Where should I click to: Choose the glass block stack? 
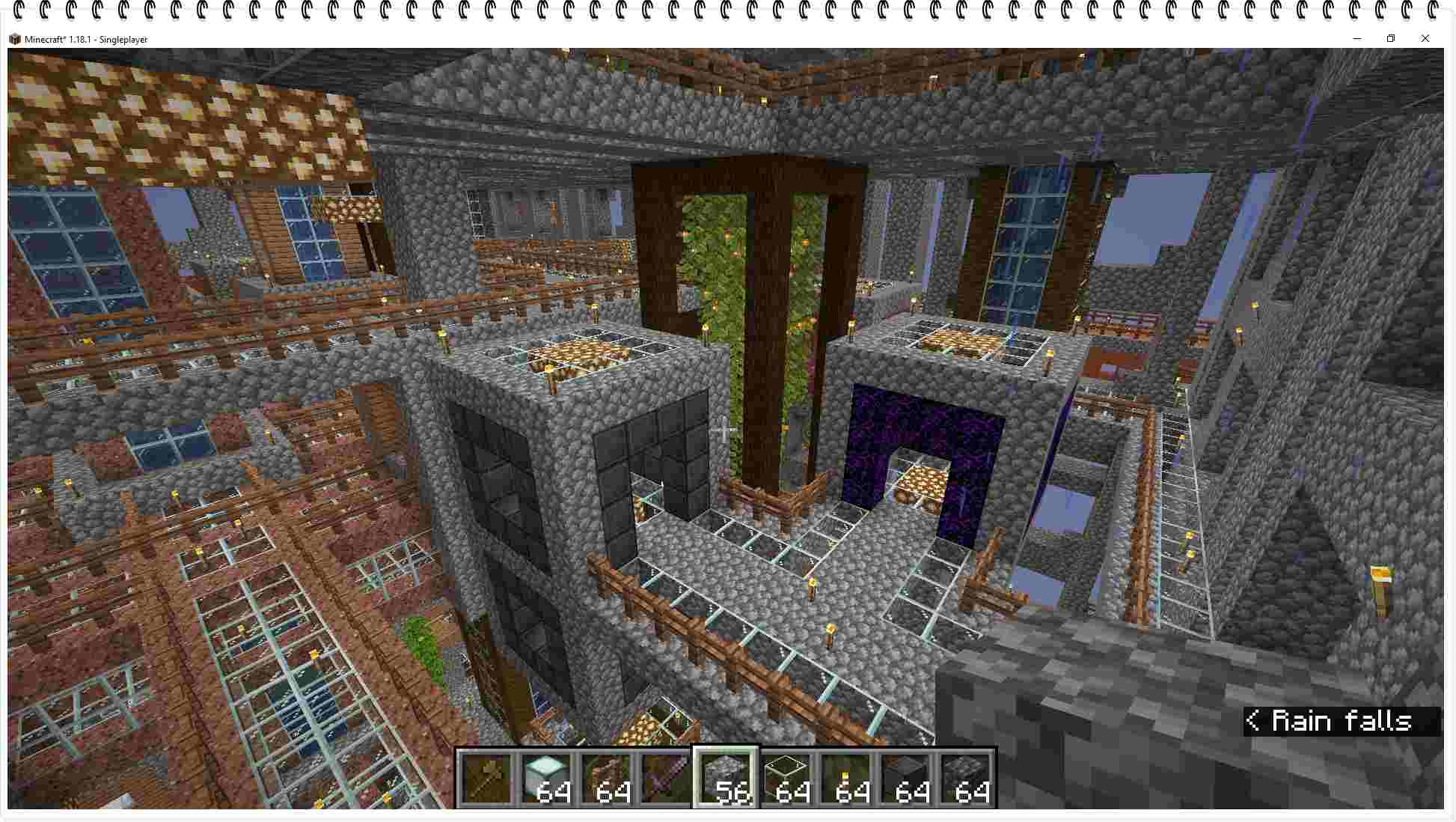(x=786, y=778)
